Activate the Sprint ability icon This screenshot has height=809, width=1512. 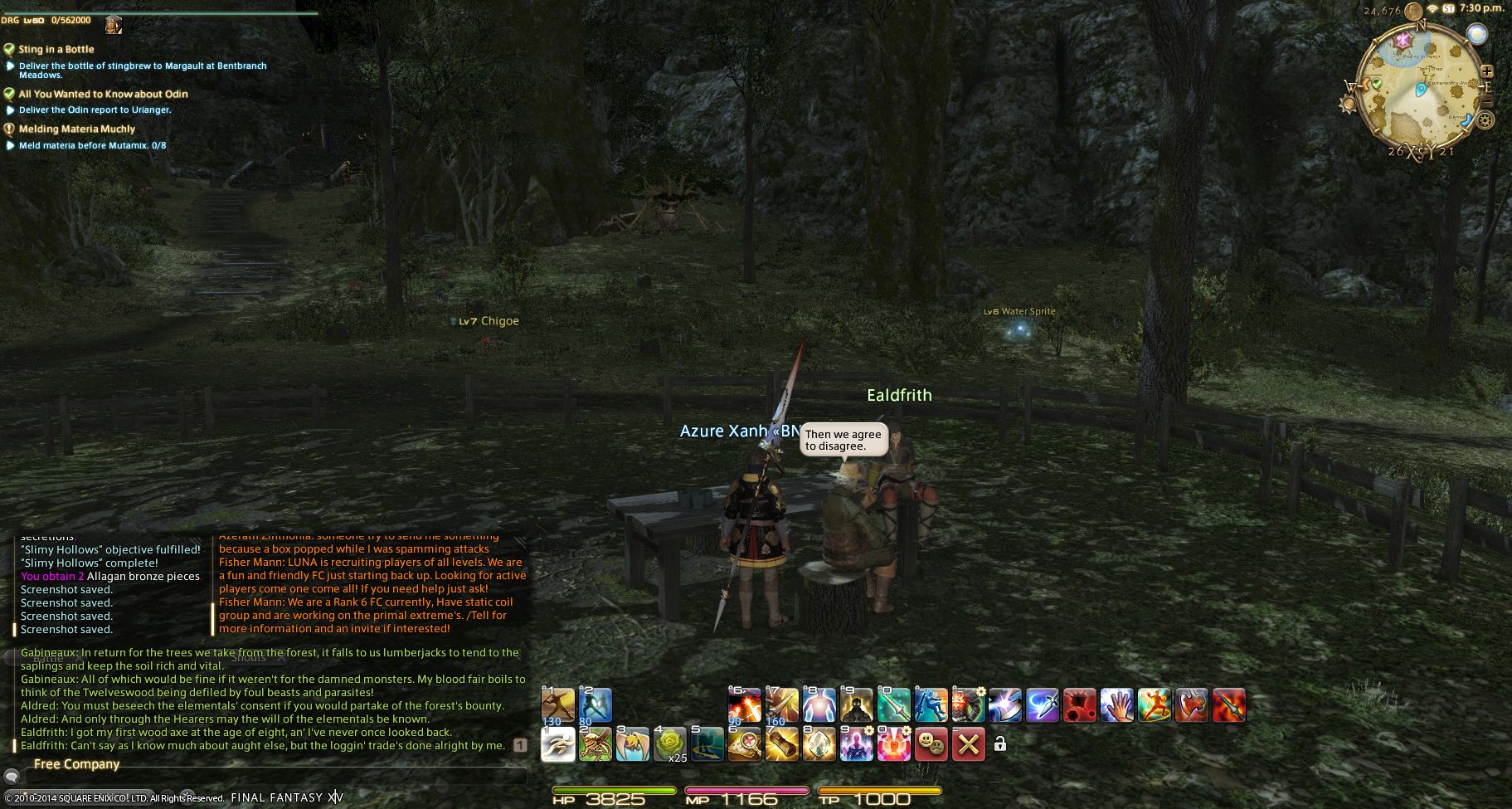pyautogui.click(x=558, y=744)
